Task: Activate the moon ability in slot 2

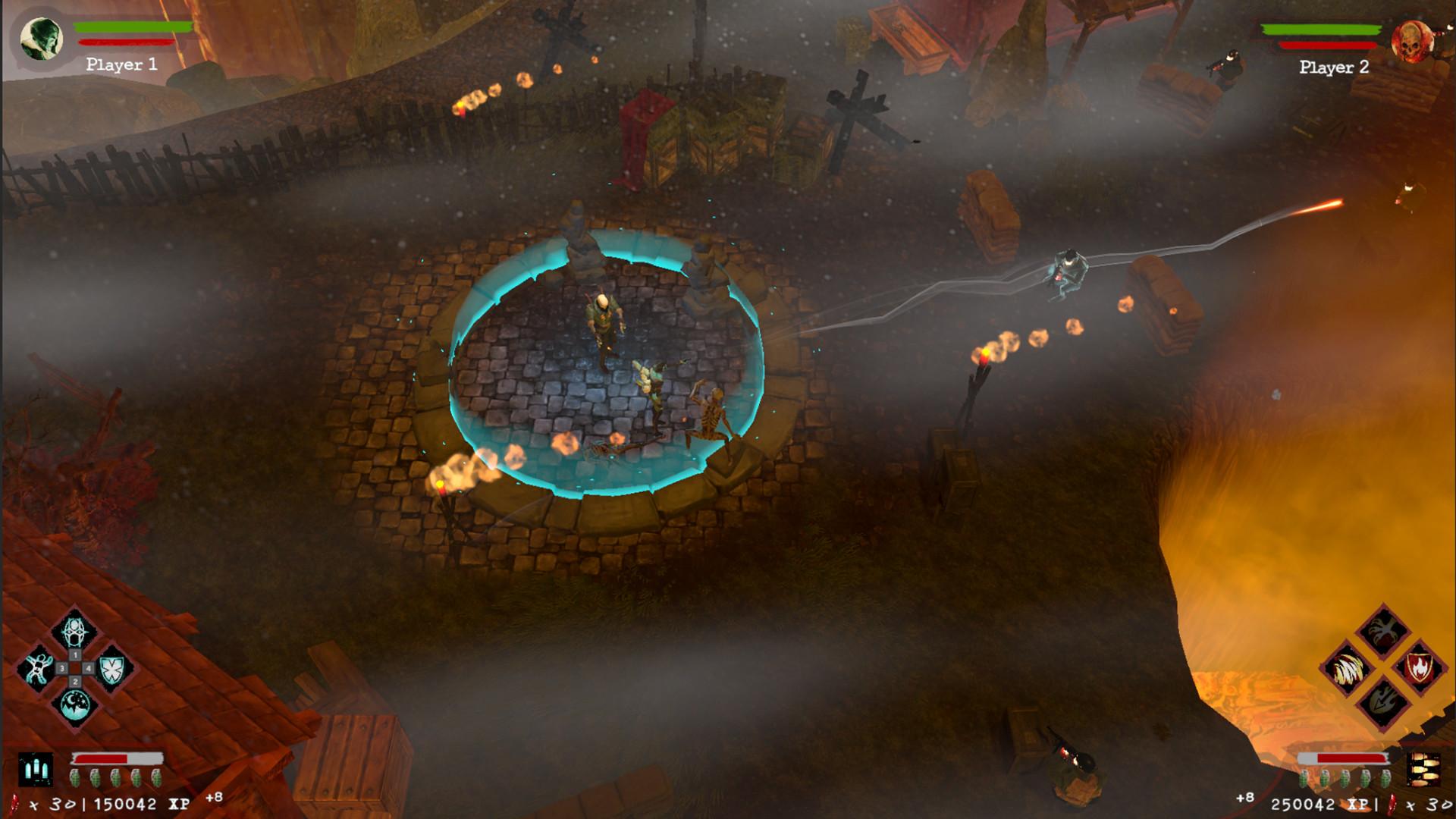Action: (74, 703)
